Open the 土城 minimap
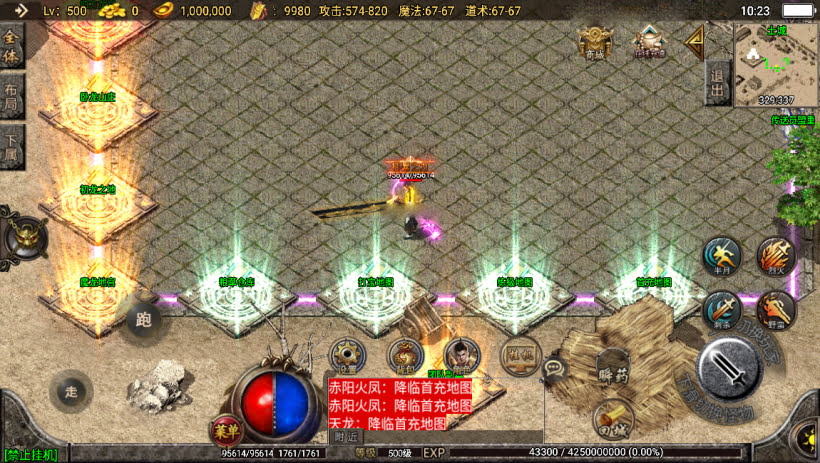Screen dimensions: 820x463 (x=776, y=64)
